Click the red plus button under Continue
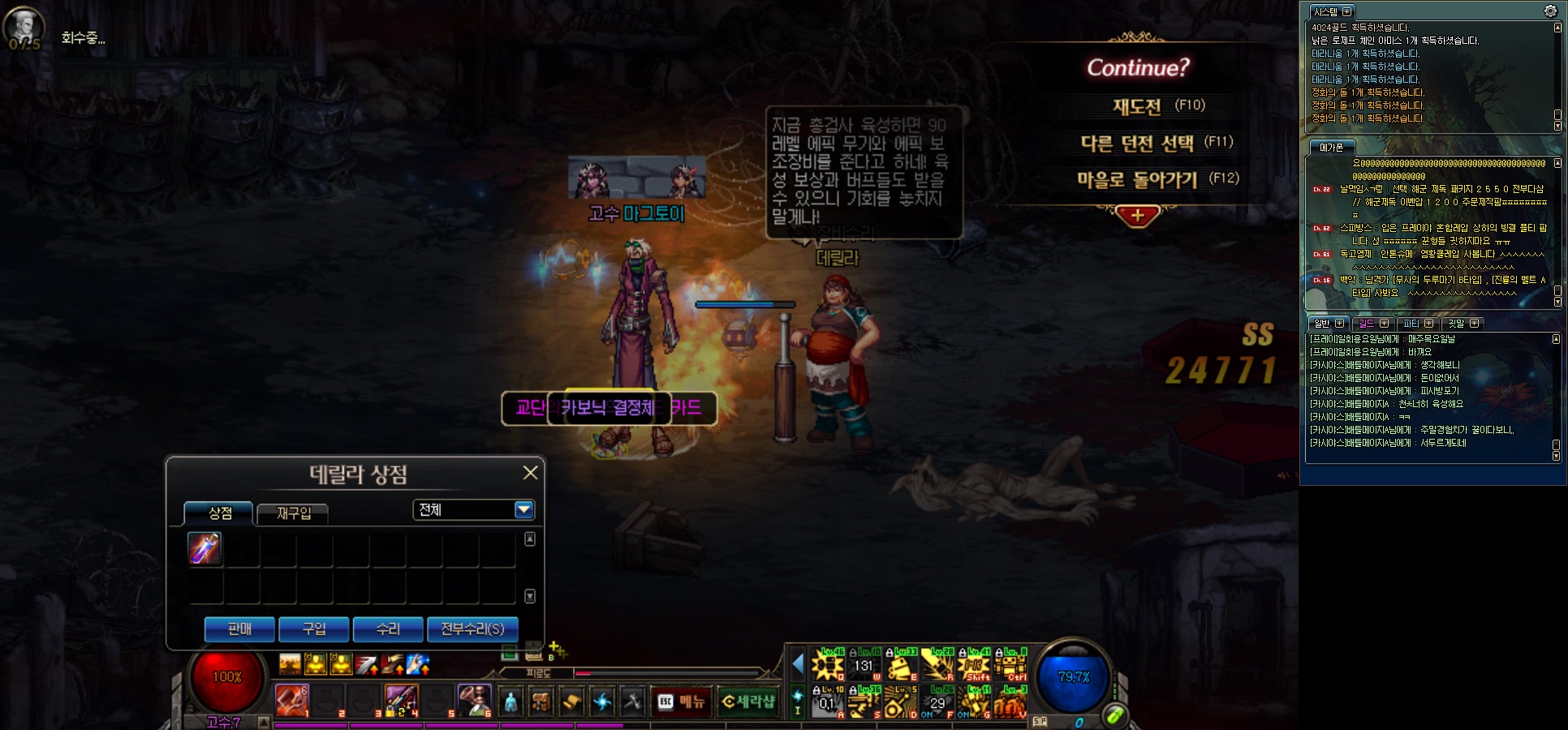This screenshot has width=1568, height=730. click(1137, 216)
